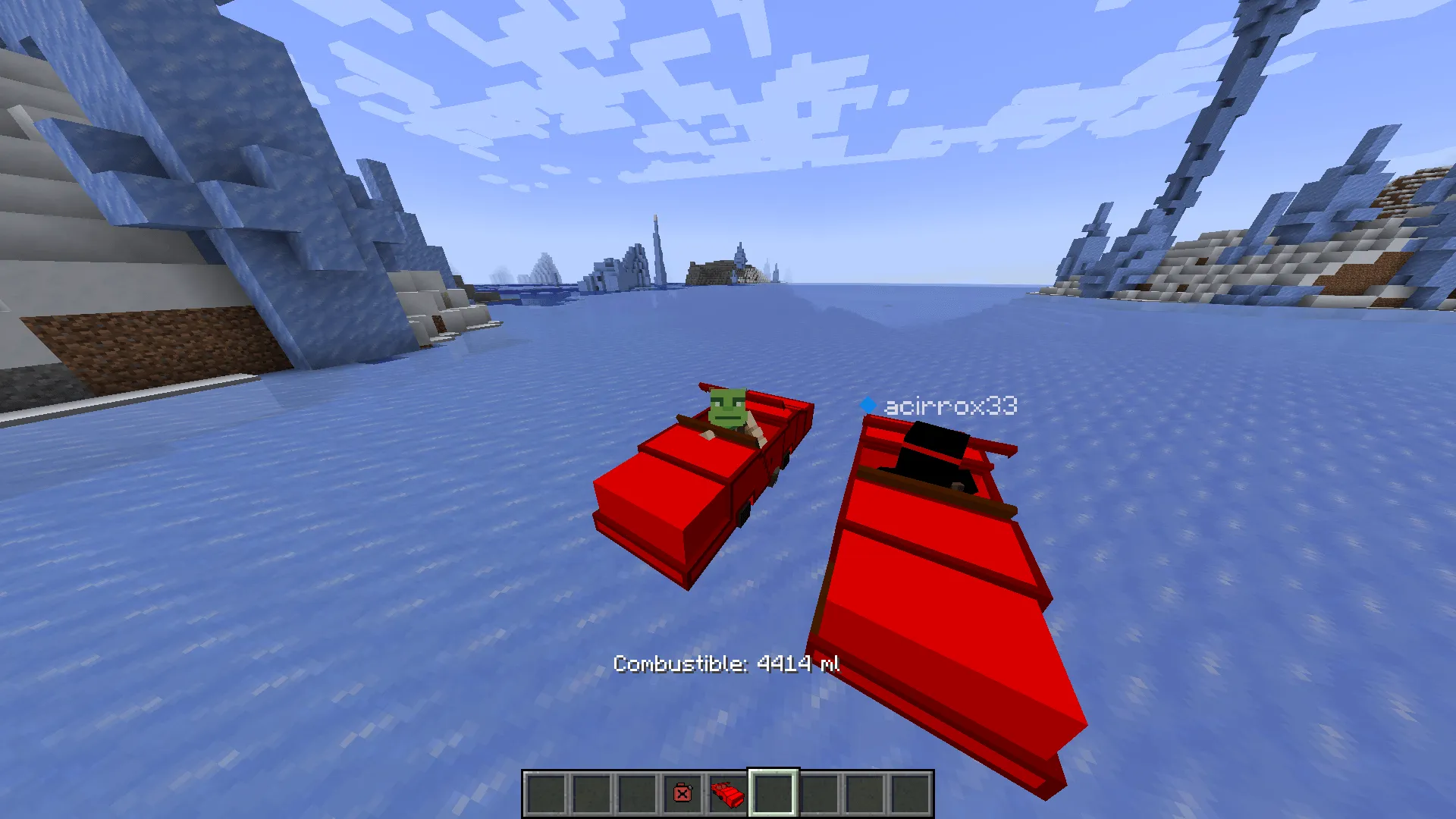1456x819 pixels.
Task: Click the Combustible fuel level text
Action: (726, 664)
